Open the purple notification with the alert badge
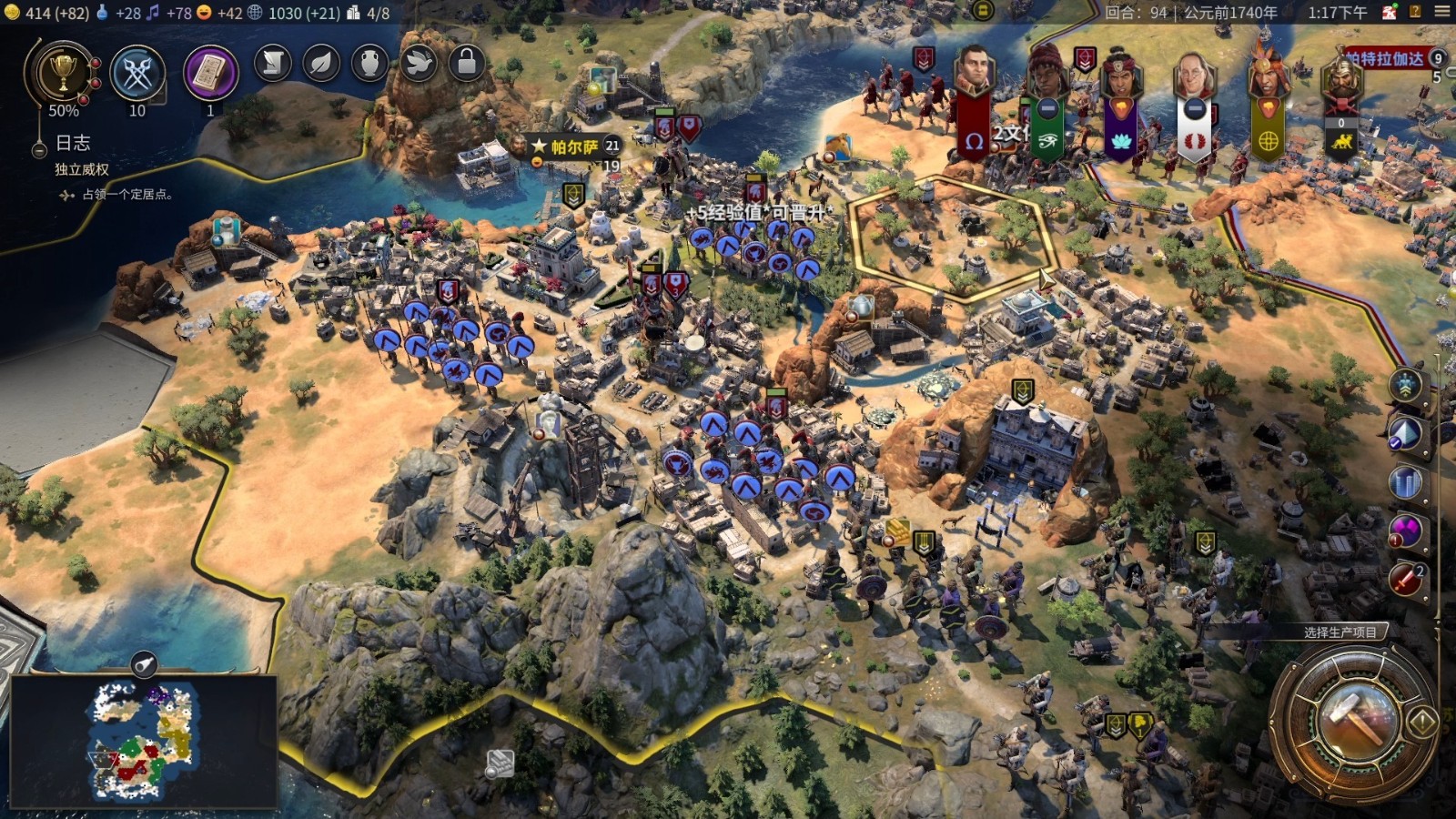The image size is (1456, 819). [1406, 530]
